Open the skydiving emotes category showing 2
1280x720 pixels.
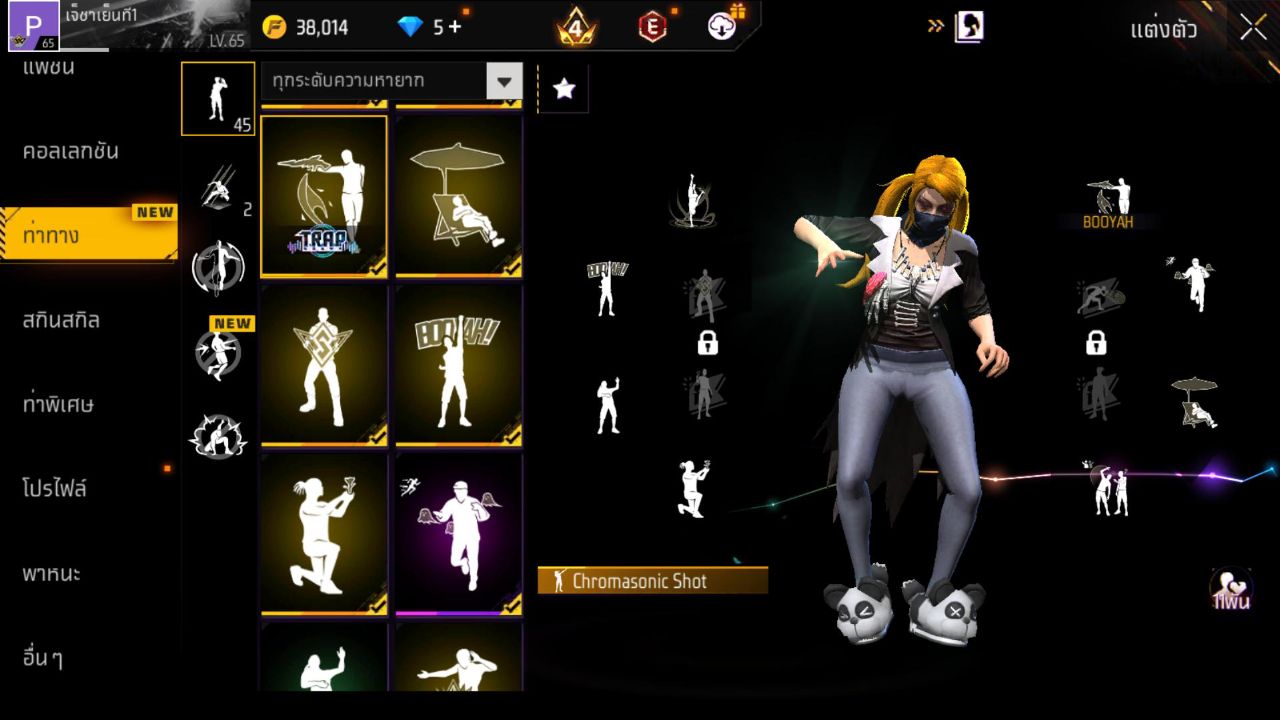pyautogui.click(x=218, y=185)
